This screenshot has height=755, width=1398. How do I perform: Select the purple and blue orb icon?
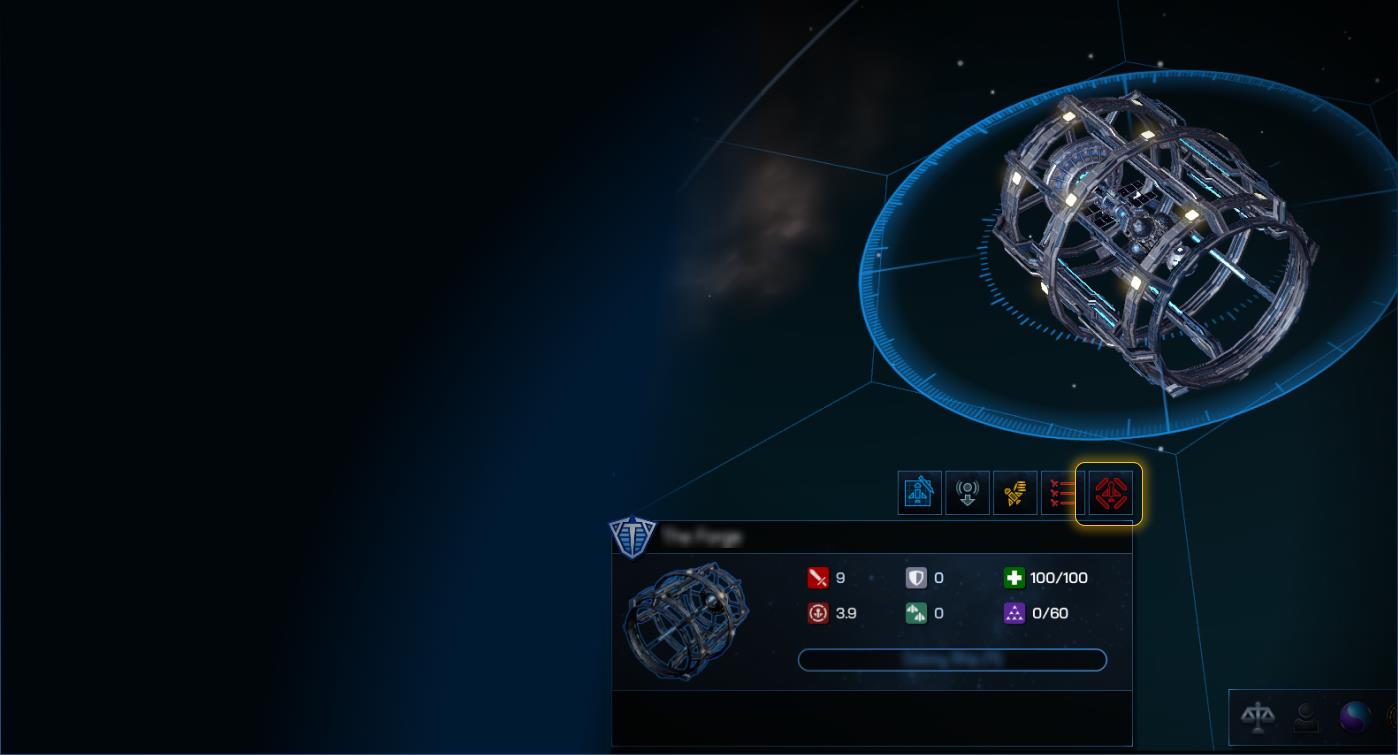[x=1355, y=716]
